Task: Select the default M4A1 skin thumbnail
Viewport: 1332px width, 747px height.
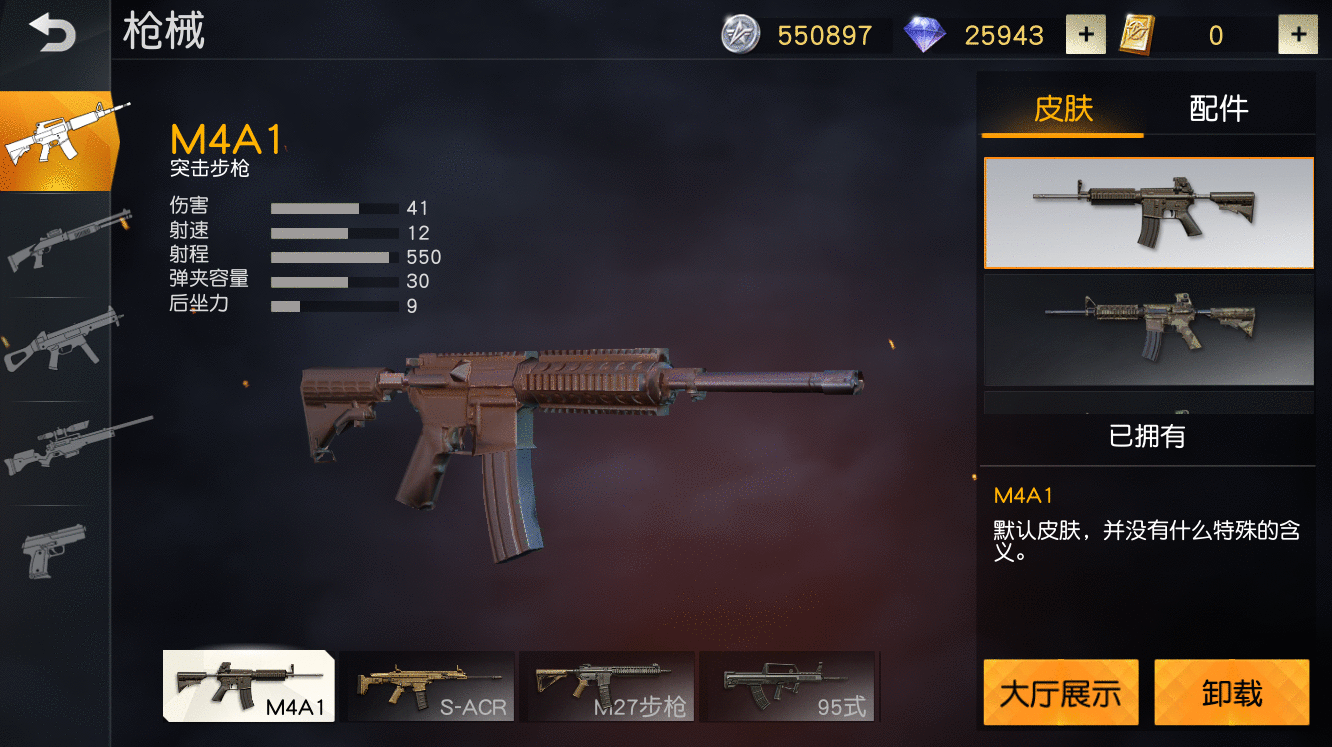Action: click(x=1149, y=213)
